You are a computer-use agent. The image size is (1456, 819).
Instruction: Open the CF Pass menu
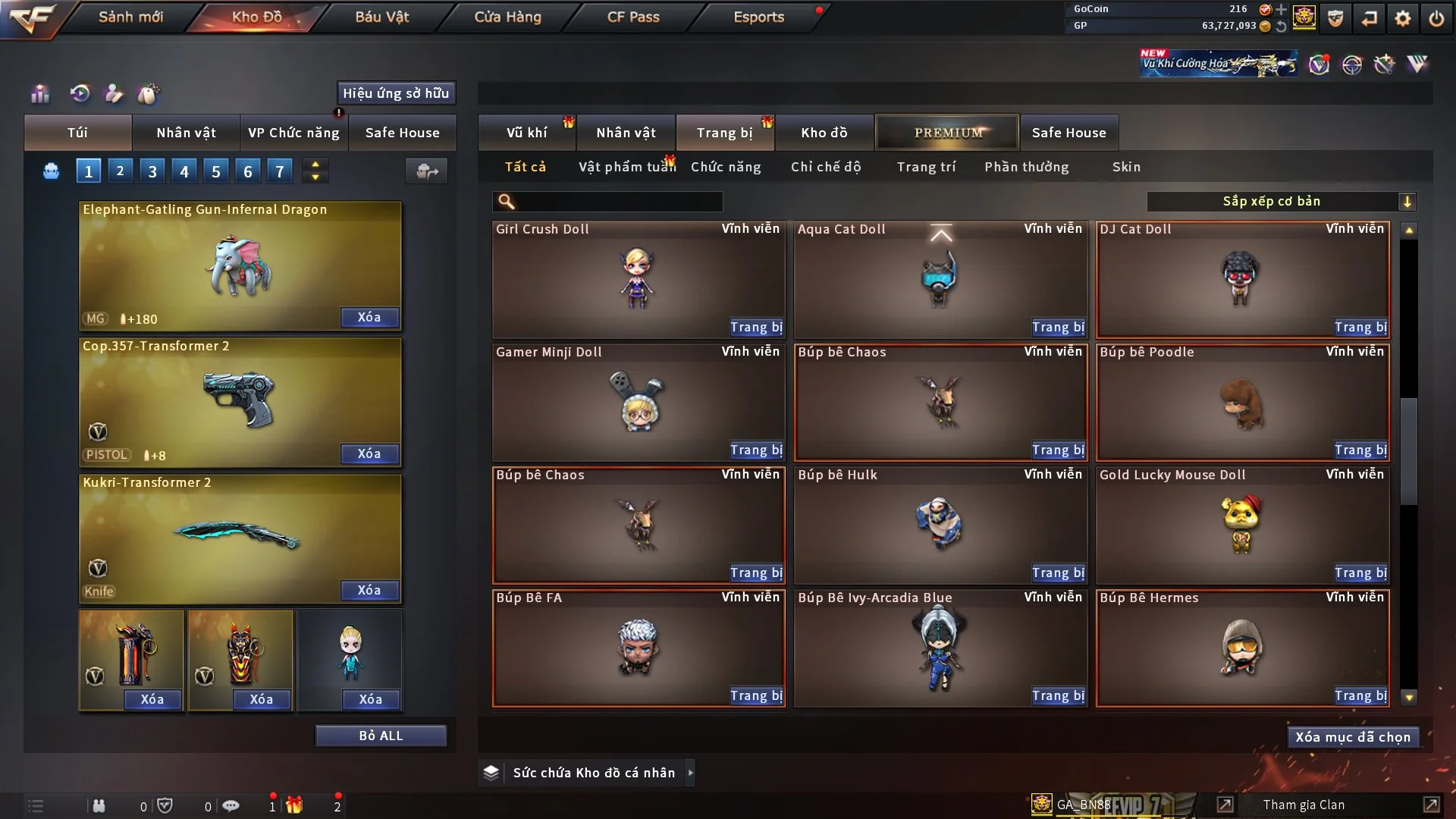coord(633,17)
